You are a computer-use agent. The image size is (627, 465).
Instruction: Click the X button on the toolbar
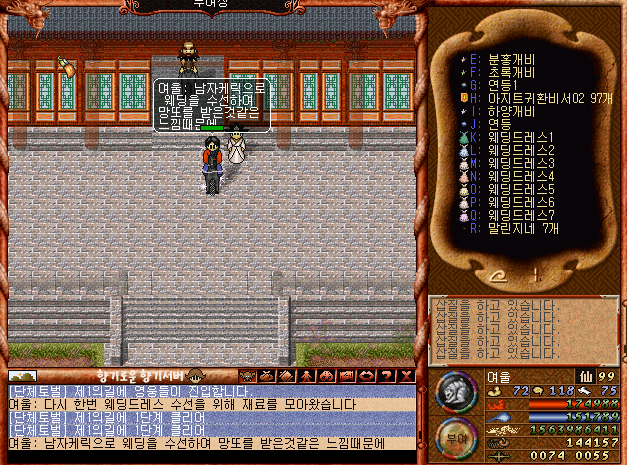(x=406, y=376)
